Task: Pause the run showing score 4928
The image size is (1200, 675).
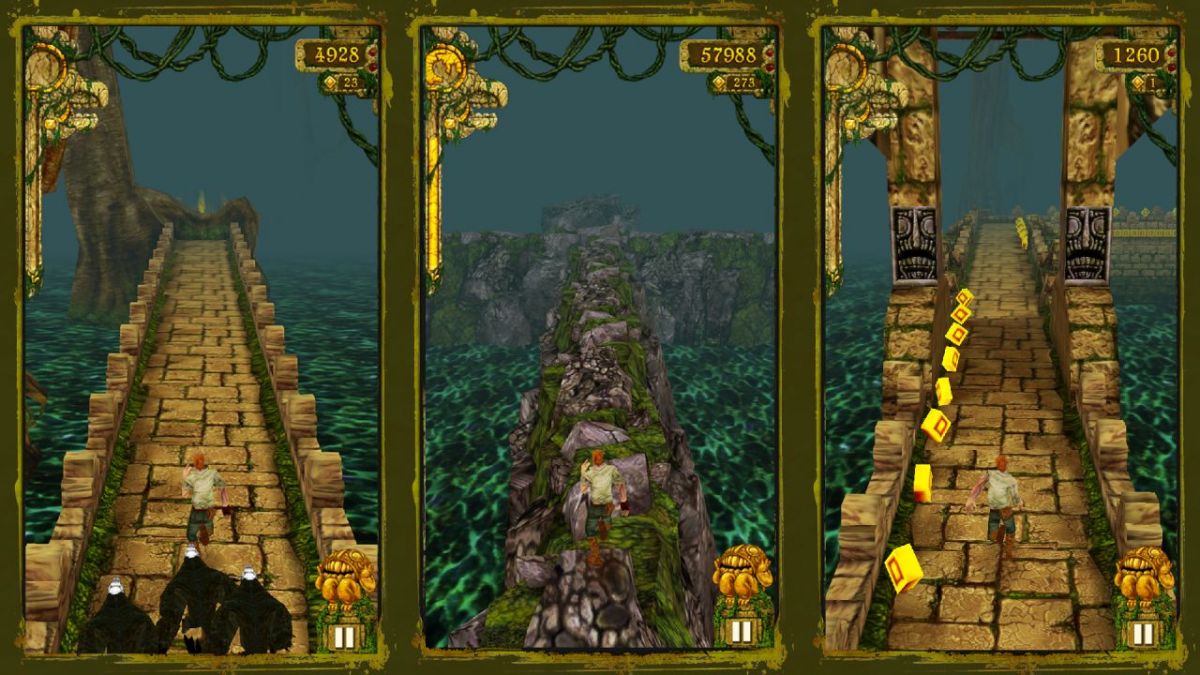Action: tap(344, 634)
